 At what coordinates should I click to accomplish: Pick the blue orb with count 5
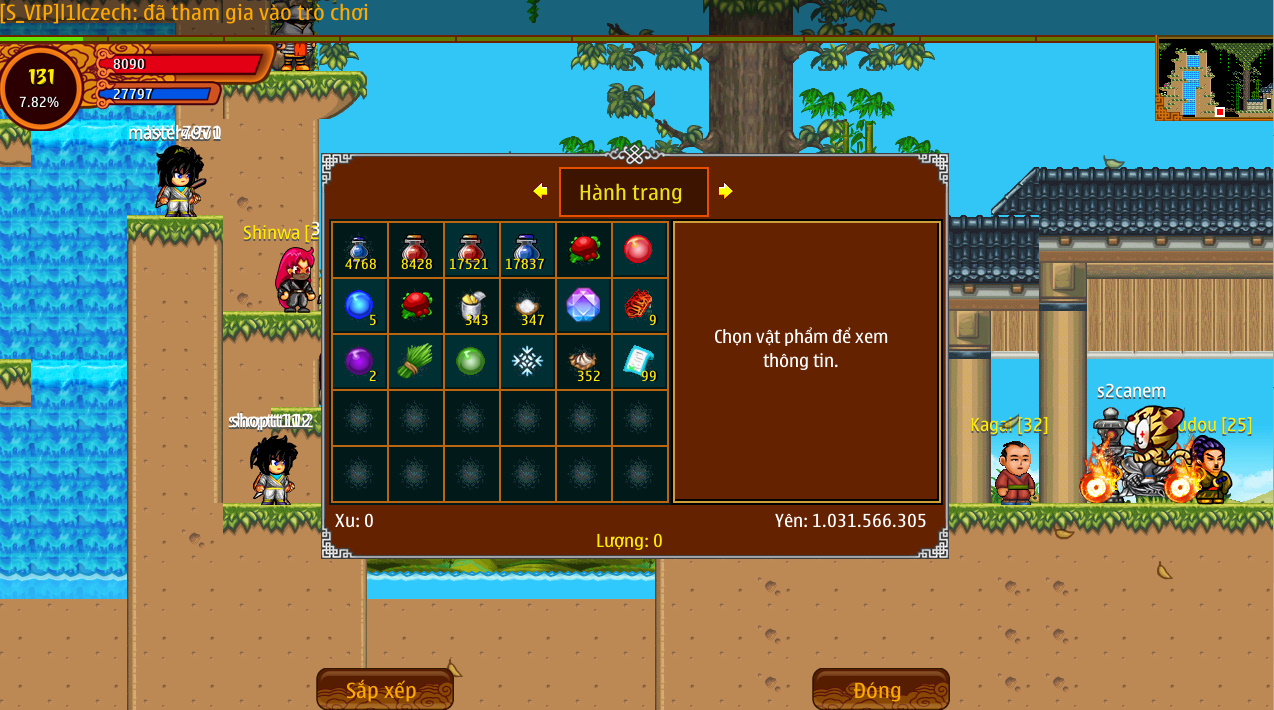pyautogui.click(x=360, y=306)
